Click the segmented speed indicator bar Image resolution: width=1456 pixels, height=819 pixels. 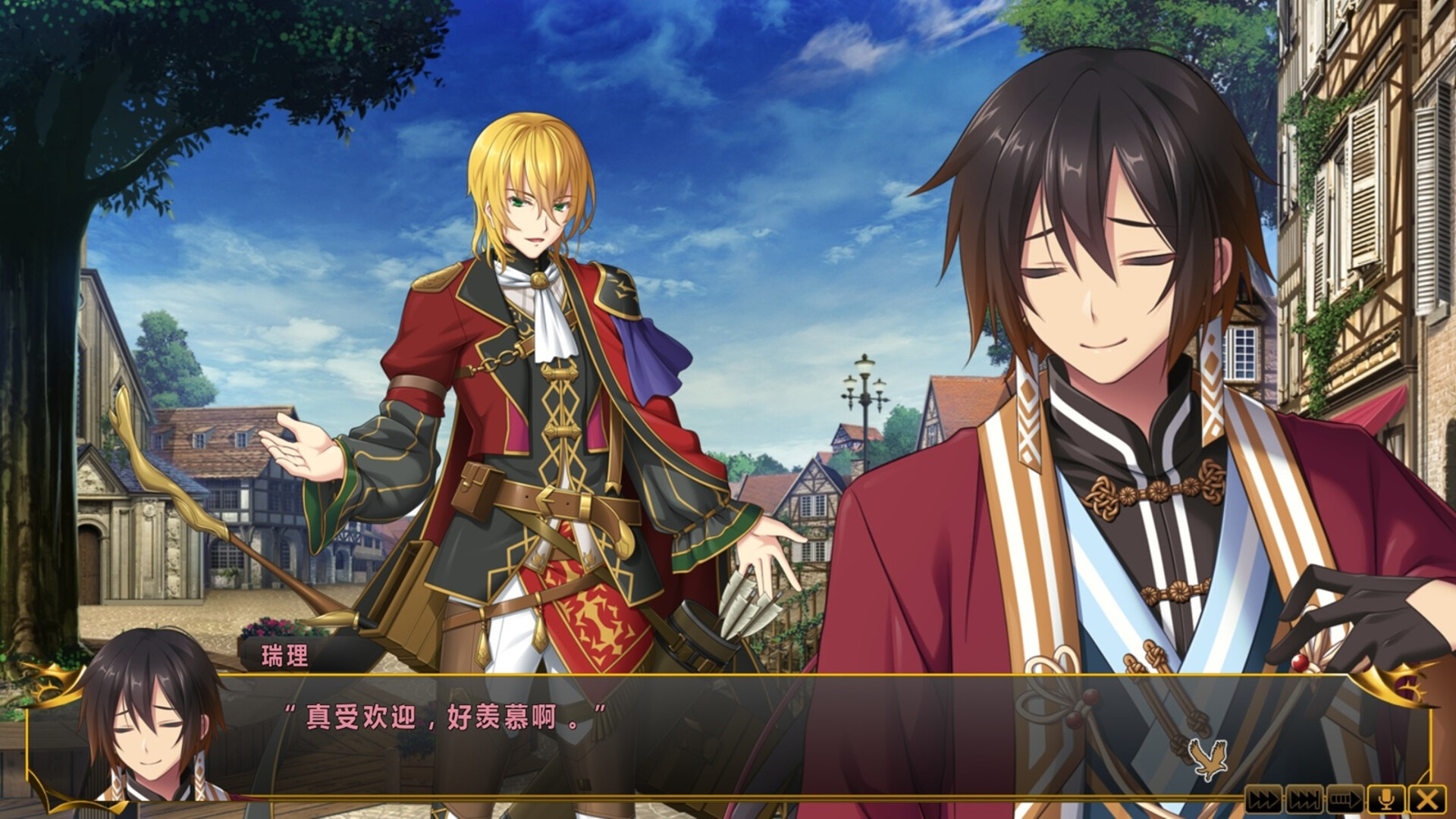point(1346,799)
